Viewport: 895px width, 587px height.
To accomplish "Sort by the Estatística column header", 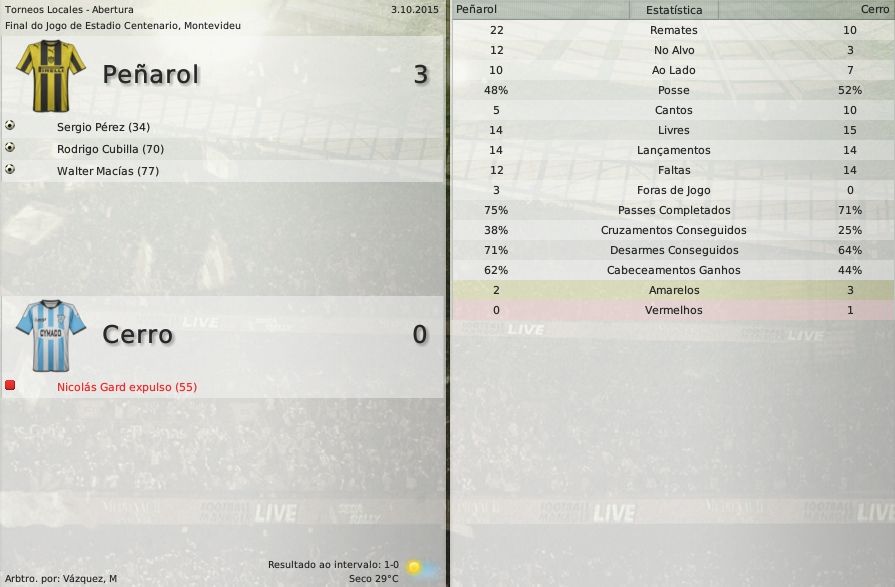I will [x=673, y=10].
